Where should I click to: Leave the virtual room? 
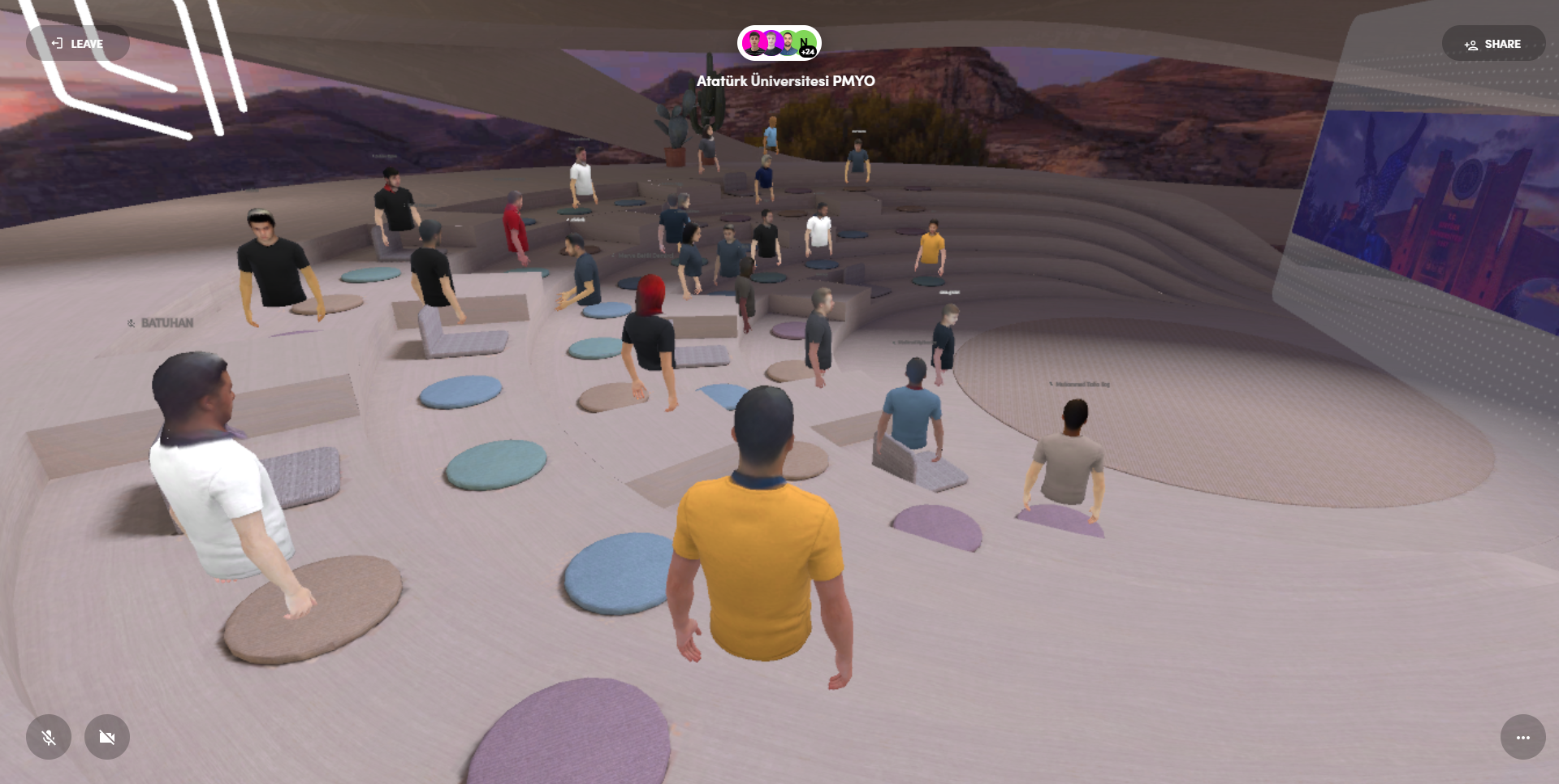tap(78, 44)
